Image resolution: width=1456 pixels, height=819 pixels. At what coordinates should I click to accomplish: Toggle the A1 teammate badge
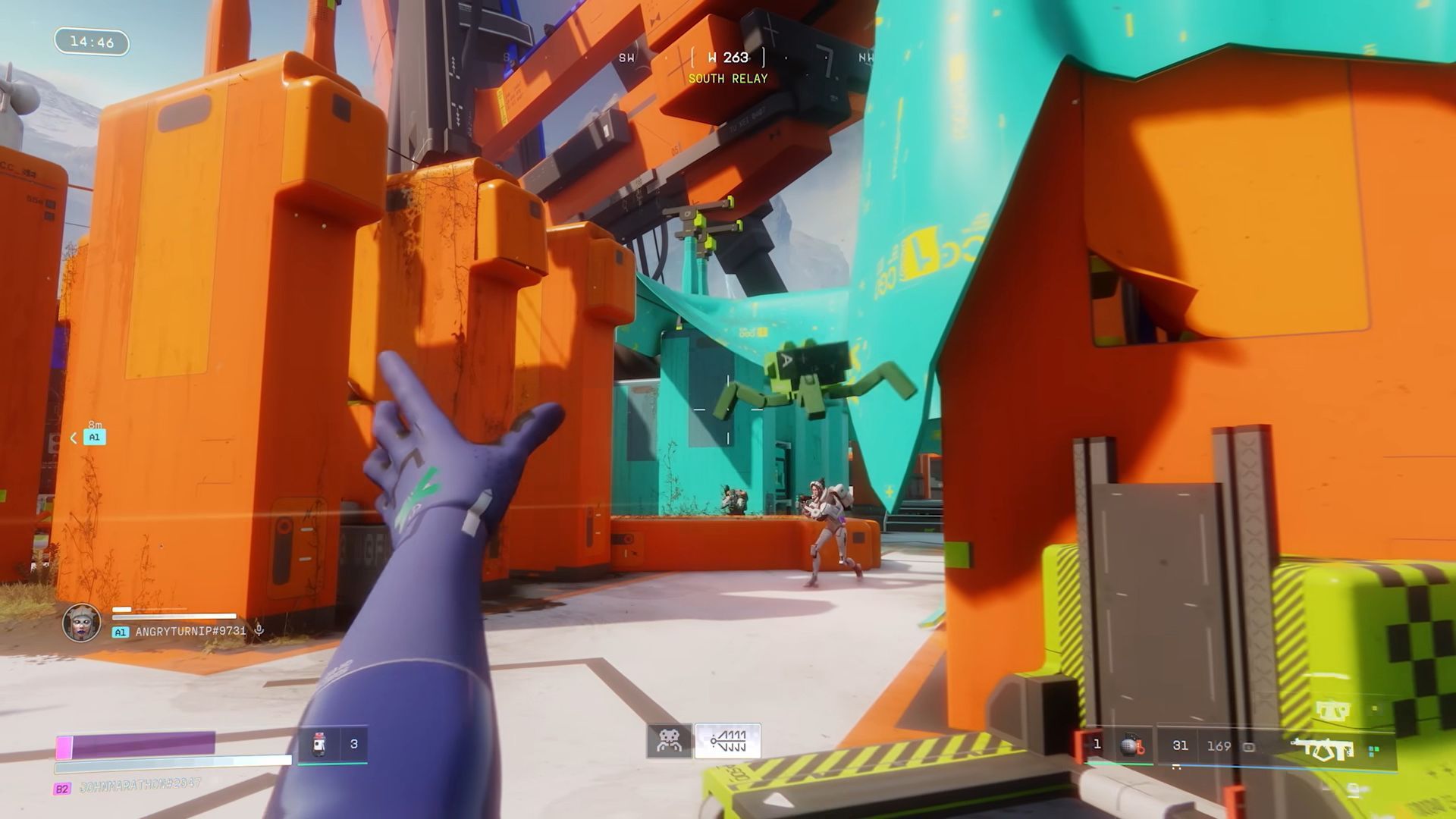tap(121, 631)
